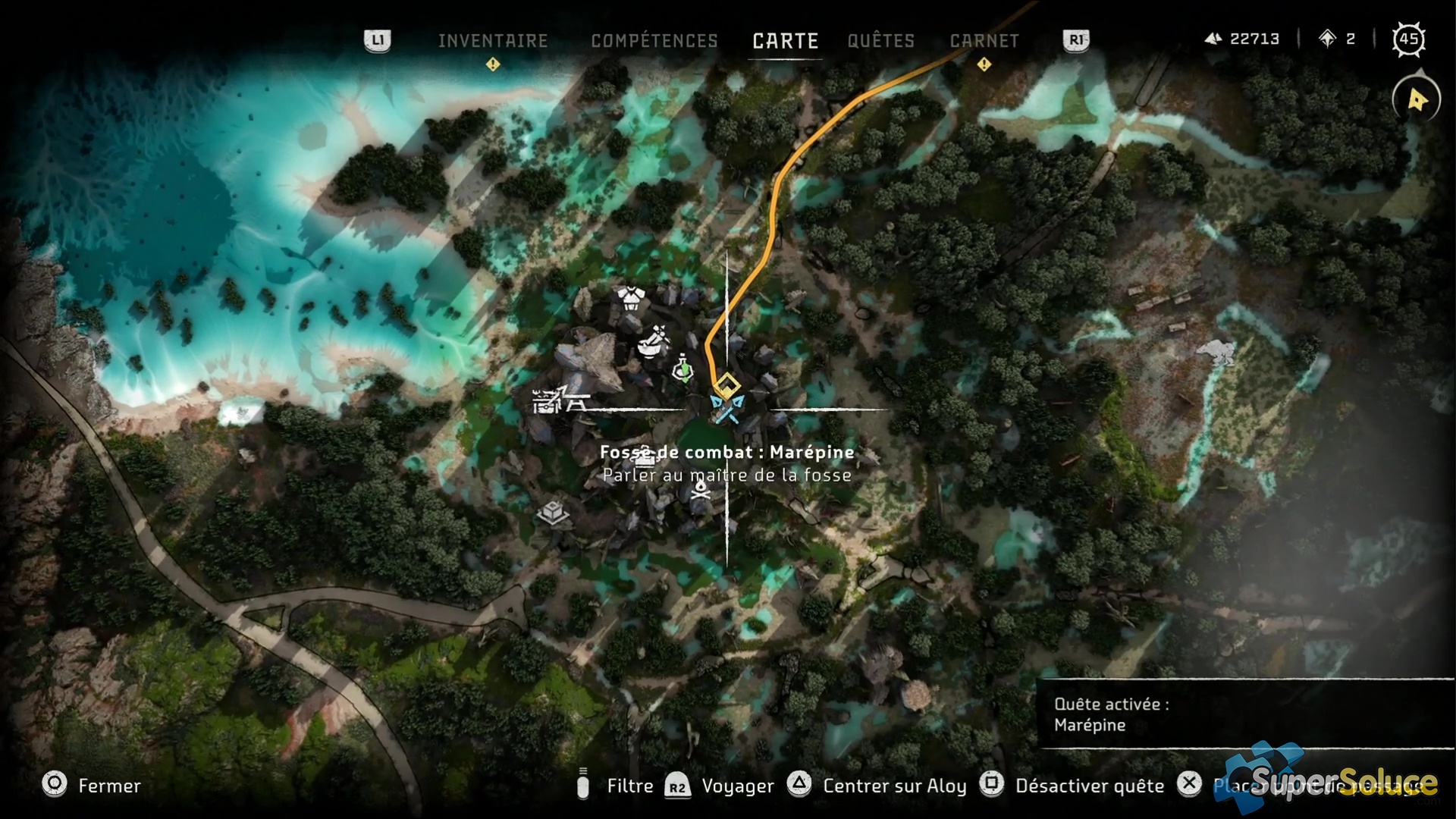
Task: Go to the Quêtes tab
Action: click(x=880, y=41)
